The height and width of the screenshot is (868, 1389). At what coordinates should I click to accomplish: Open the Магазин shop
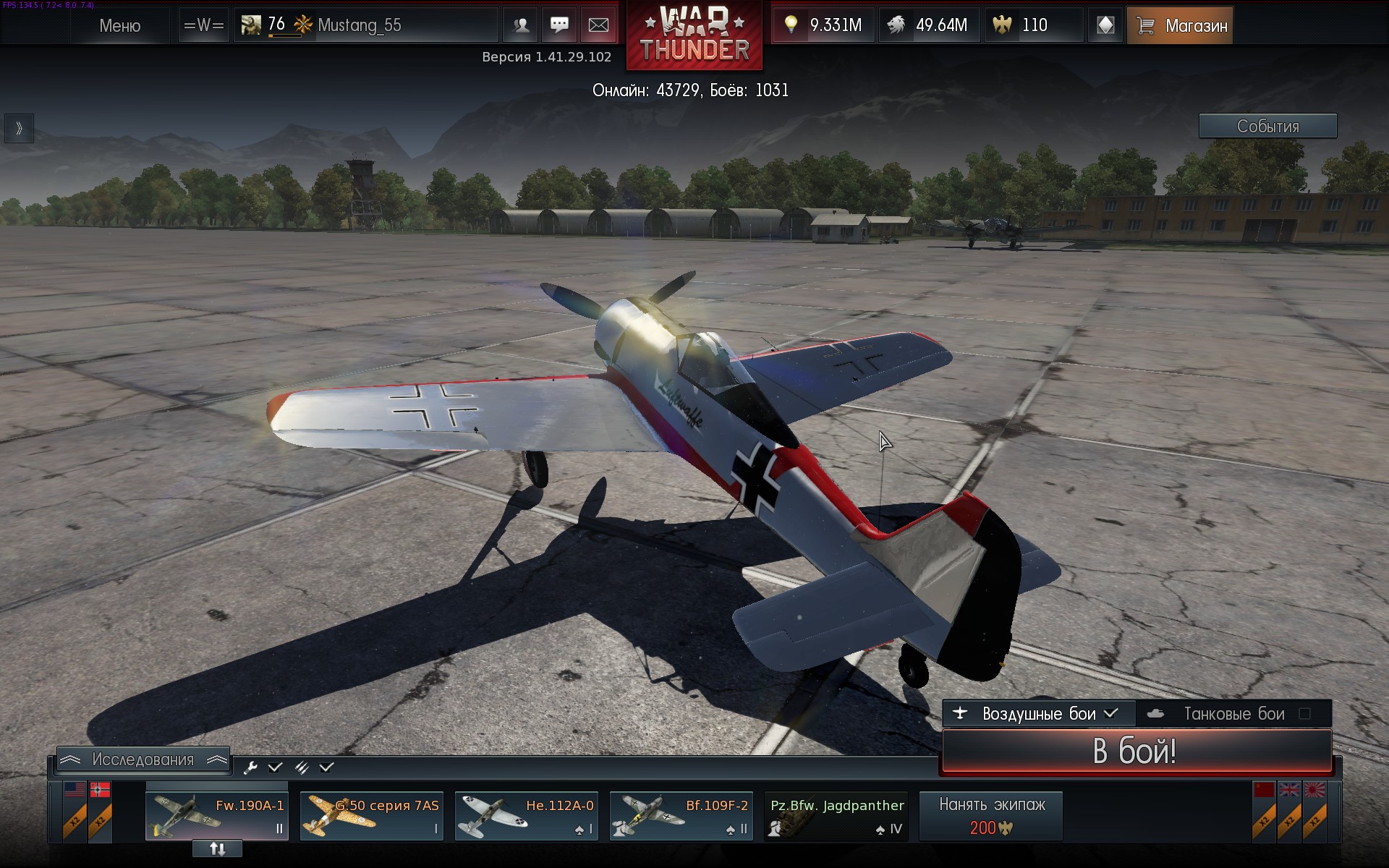click(1180, 26)
